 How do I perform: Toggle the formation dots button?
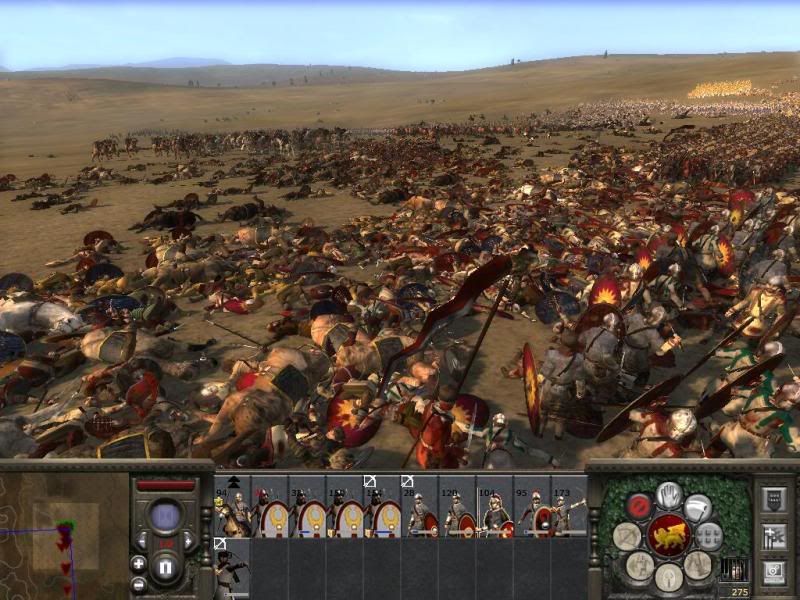pos(709,536)
